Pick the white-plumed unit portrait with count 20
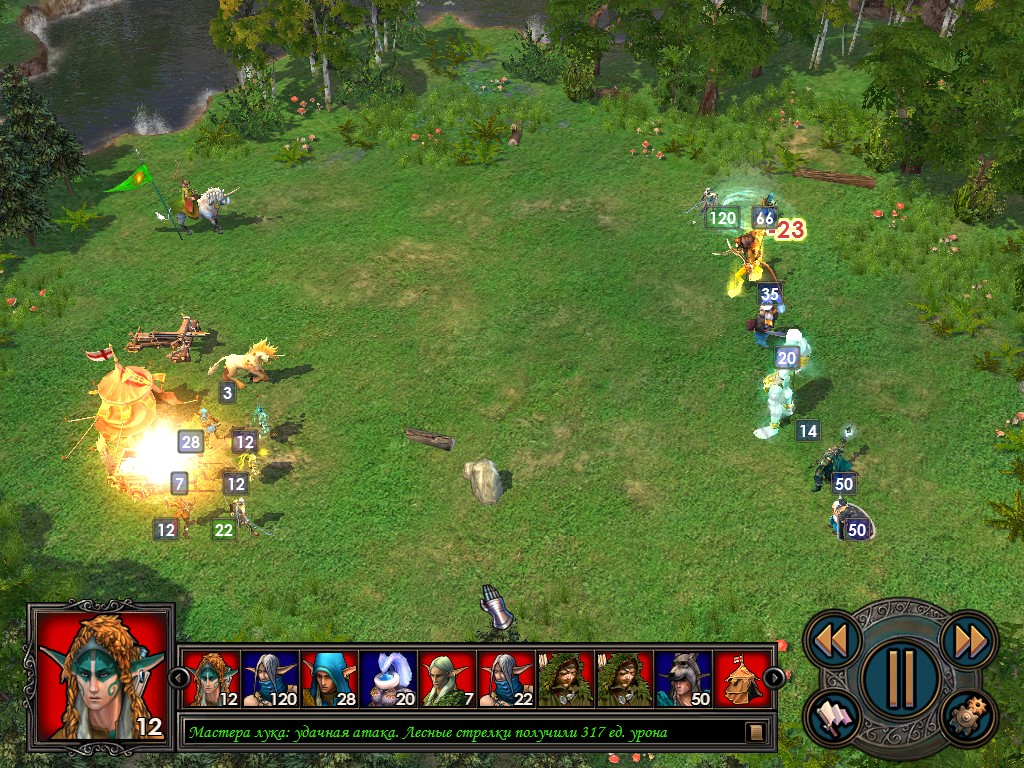This screenshot has height=768, width=1024. pos(388,679)
